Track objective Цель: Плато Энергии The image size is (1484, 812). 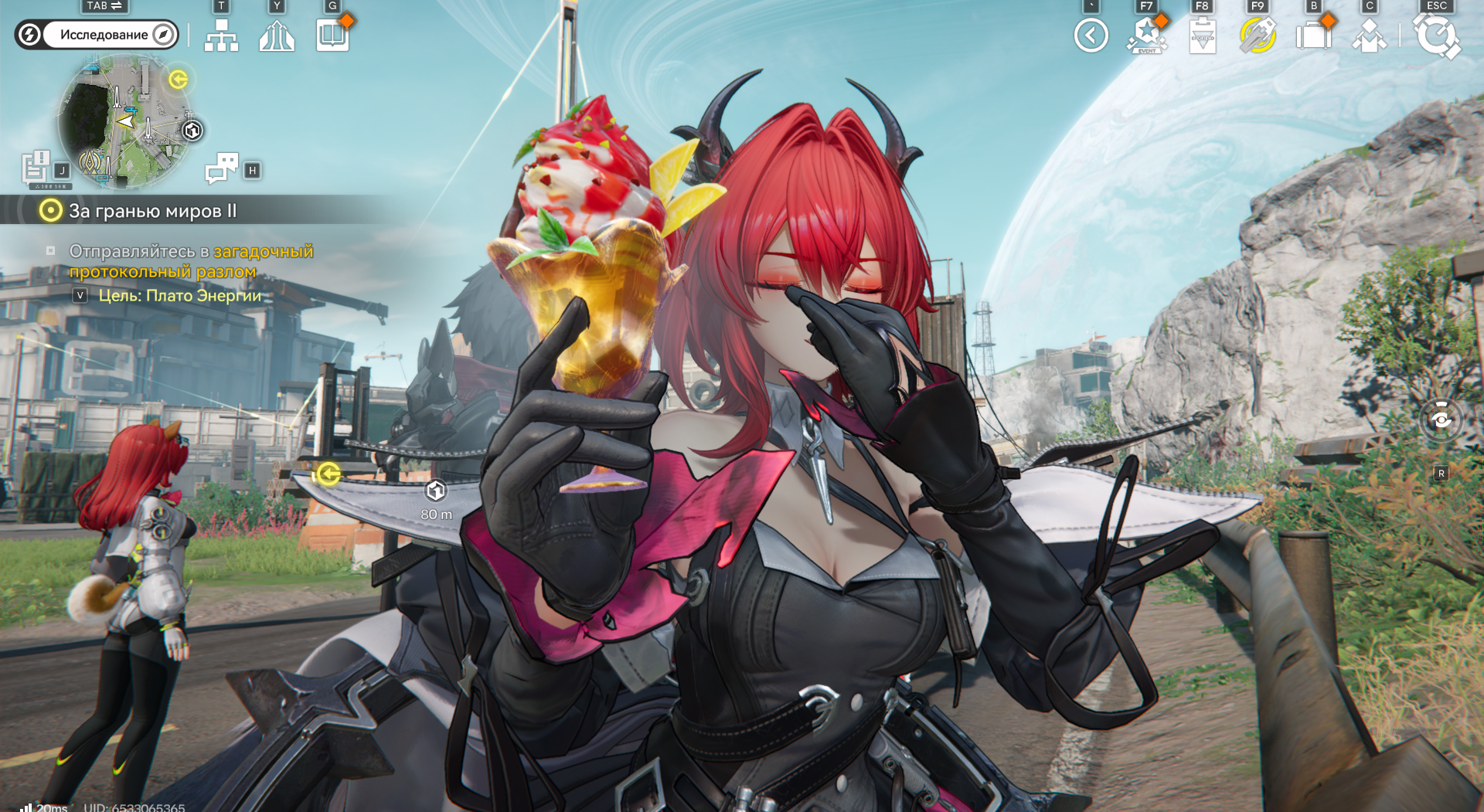pos(179,296)
